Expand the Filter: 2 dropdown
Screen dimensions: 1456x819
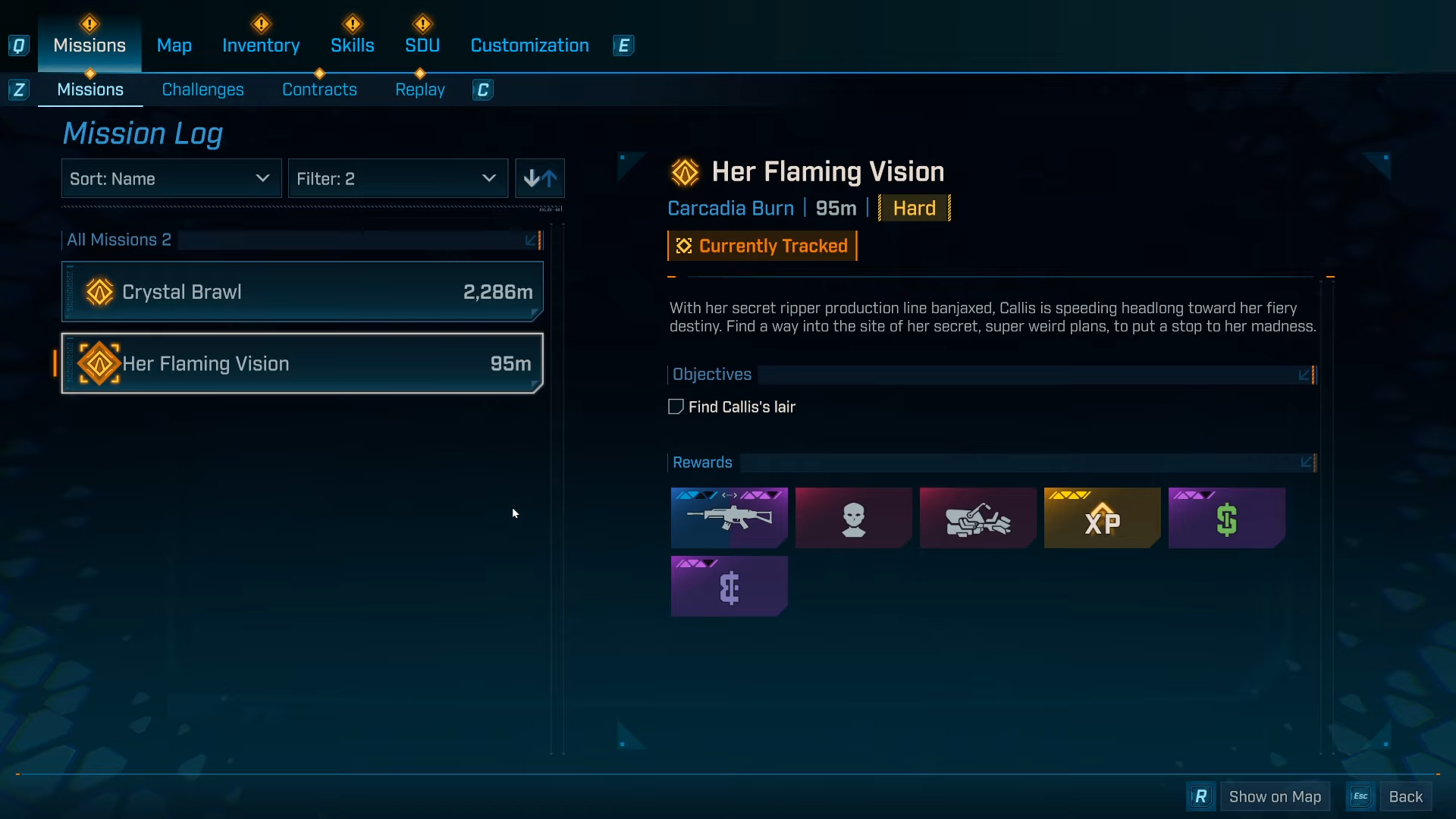pyautogui.click(x=397, y=179)
